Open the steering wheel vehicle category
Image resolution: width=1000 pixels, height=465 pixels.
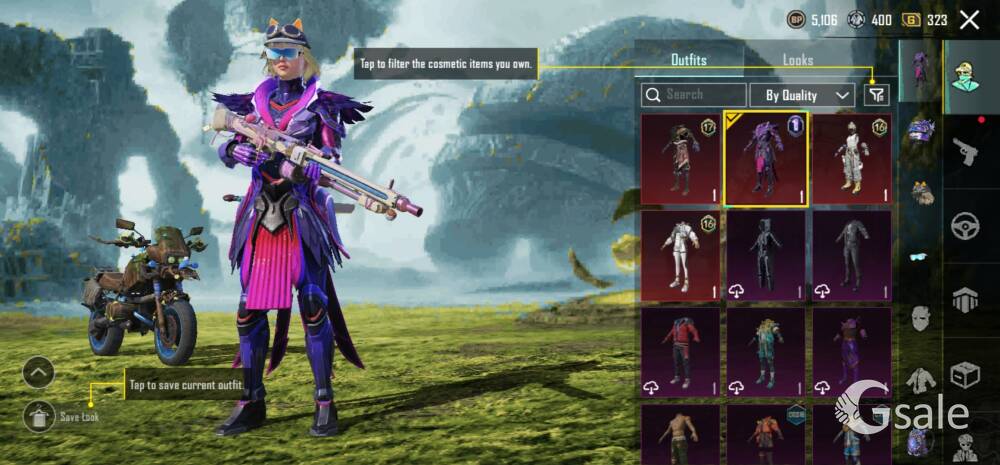tap(965, 226)
